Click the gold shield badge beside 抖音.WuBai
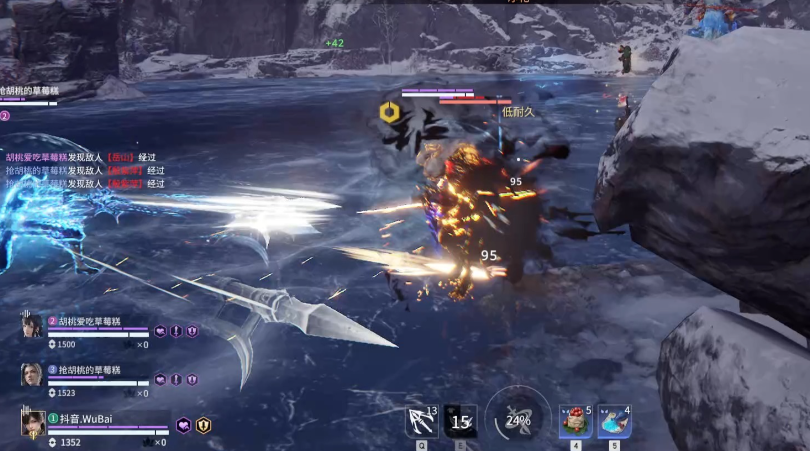The height and width of the screenshot is (451, 810). (x=203, y=425)
